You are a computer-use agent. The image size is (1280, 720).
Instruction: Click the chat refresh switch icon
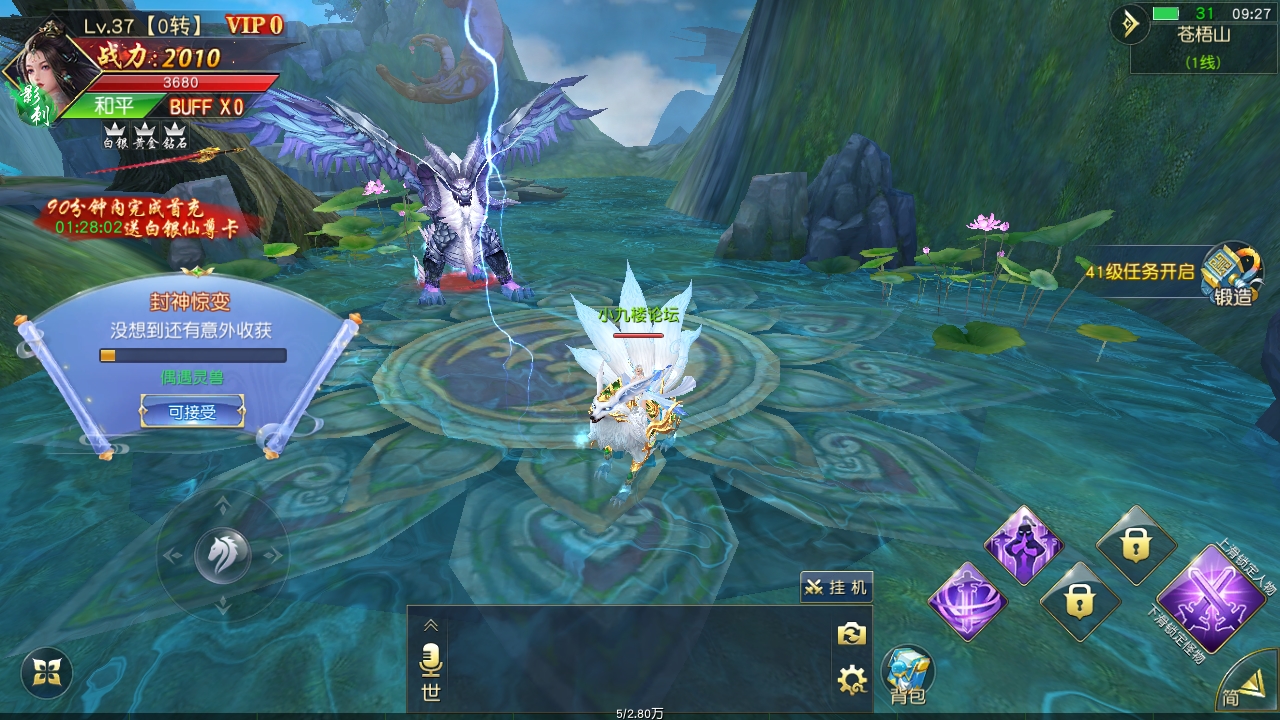[852, 634]
